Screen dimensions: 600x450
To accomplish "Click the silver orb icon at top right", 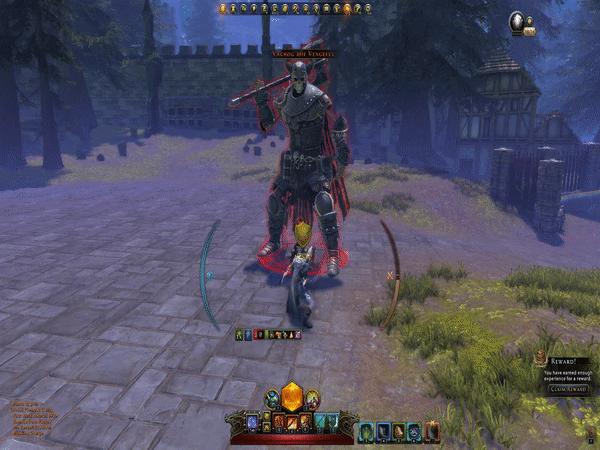I will pyautogui.click(x=519, y=19).
